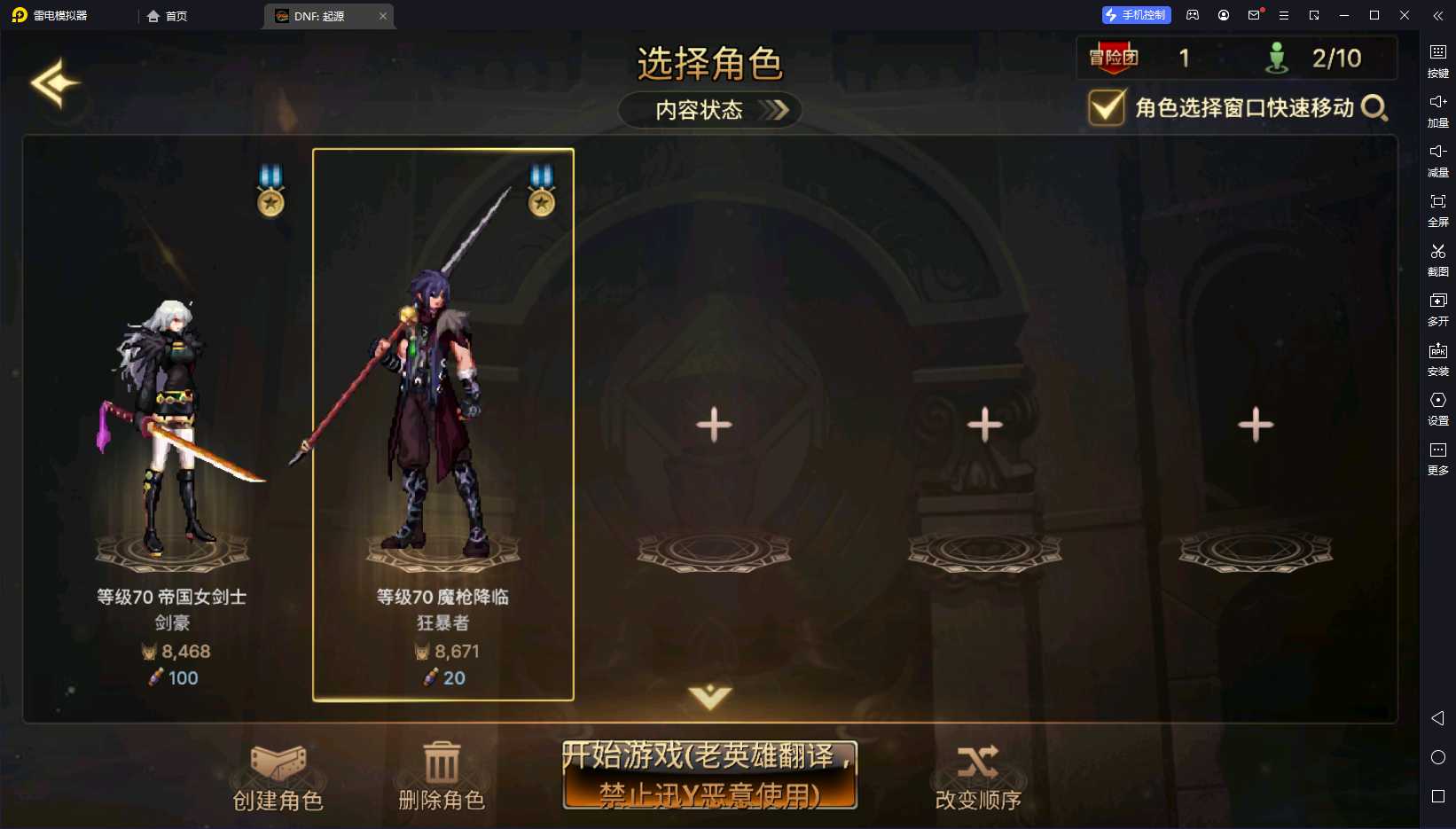Open multi-instance manager 多开
This screenshot has width=1456, height=829.
click(x=1438, y=310)
